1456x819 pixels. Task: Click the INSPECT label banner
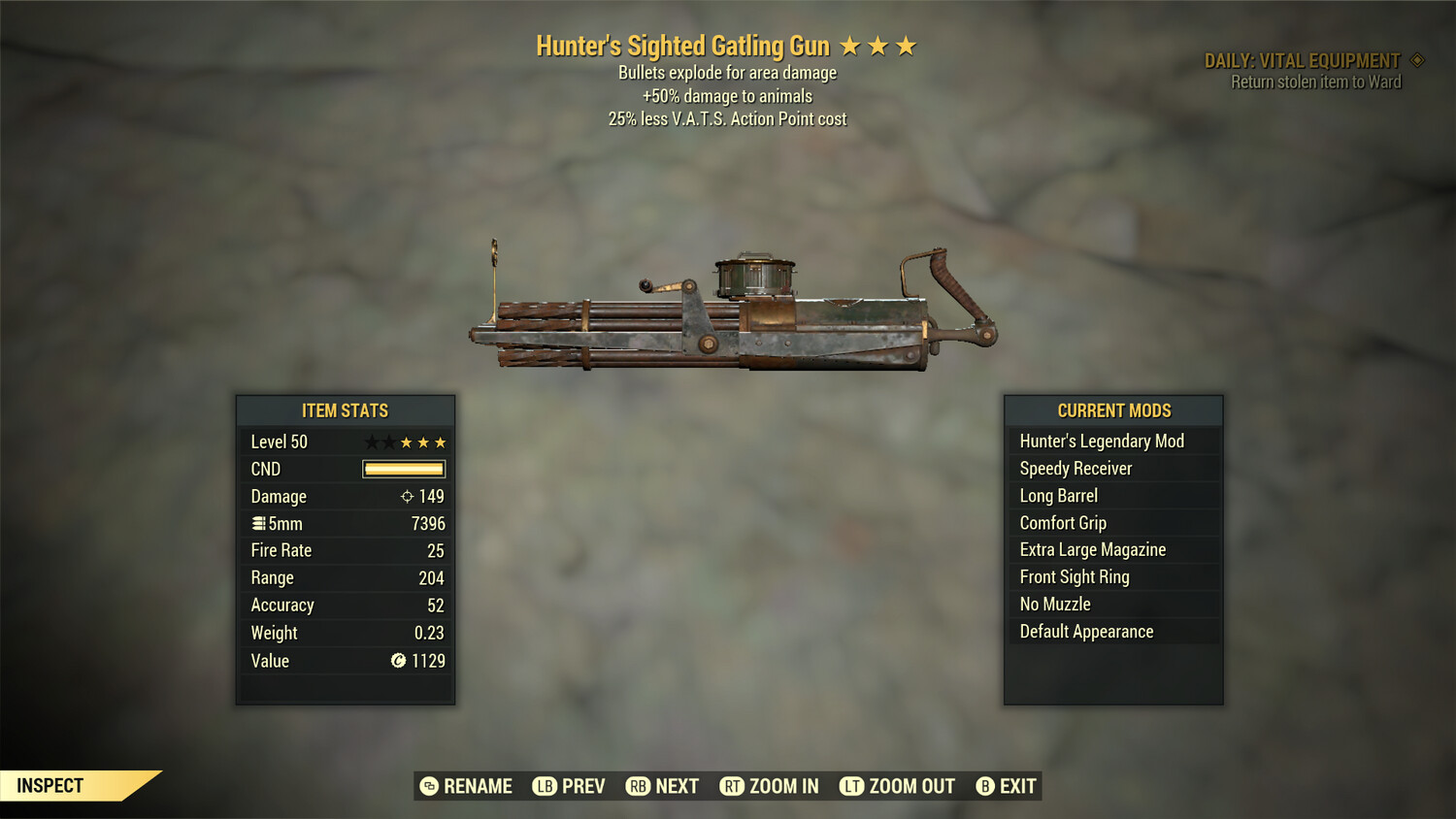[x=50, y=785]
